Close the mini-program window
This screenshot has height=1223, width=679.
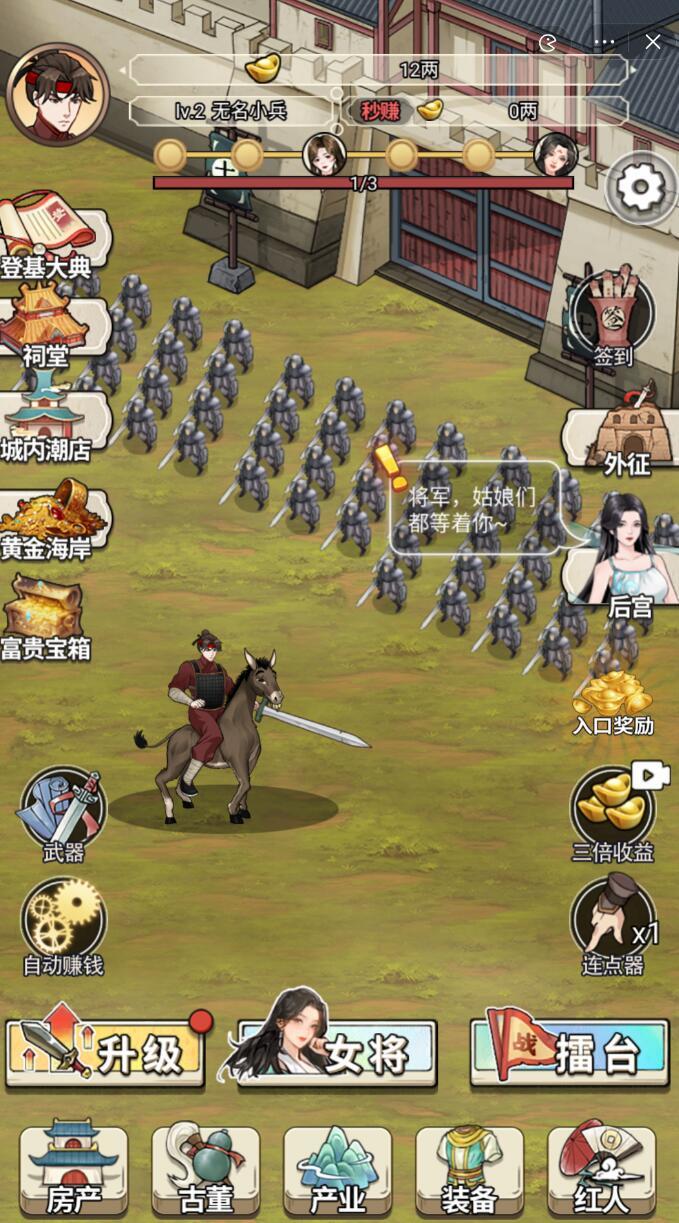653,42
